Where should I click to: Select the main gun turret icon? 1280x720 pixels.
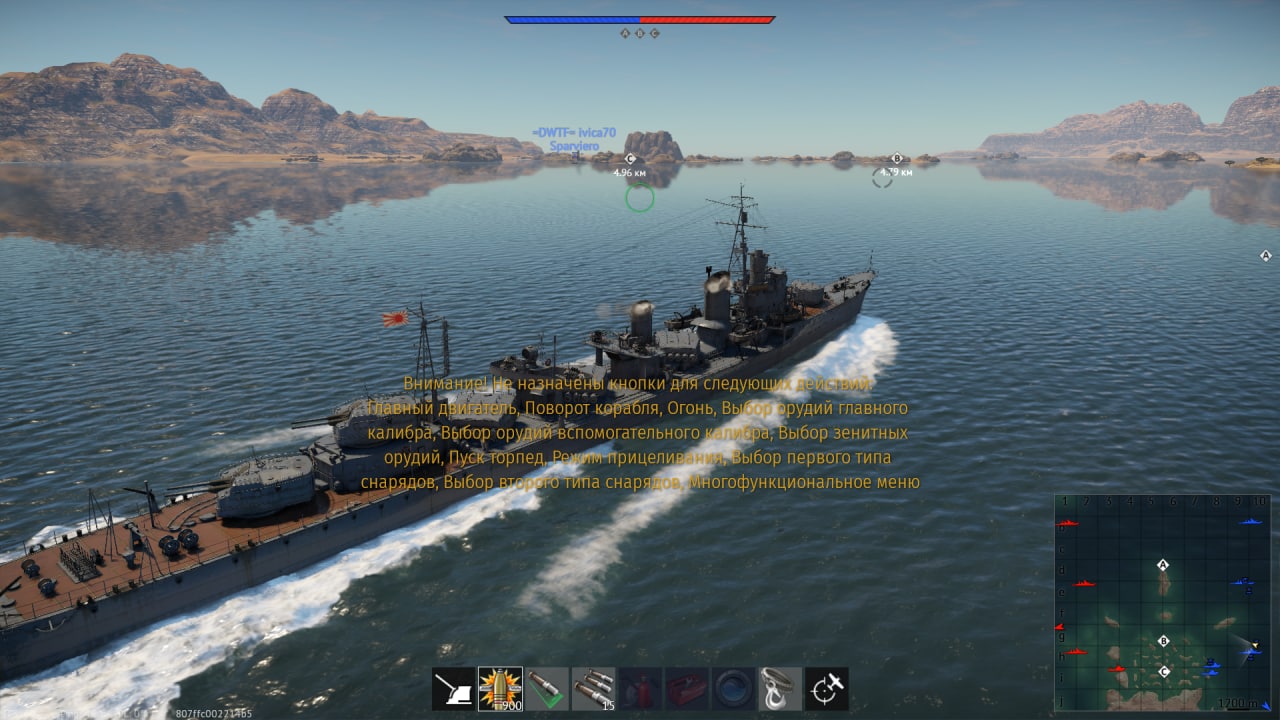pos(453,689)
